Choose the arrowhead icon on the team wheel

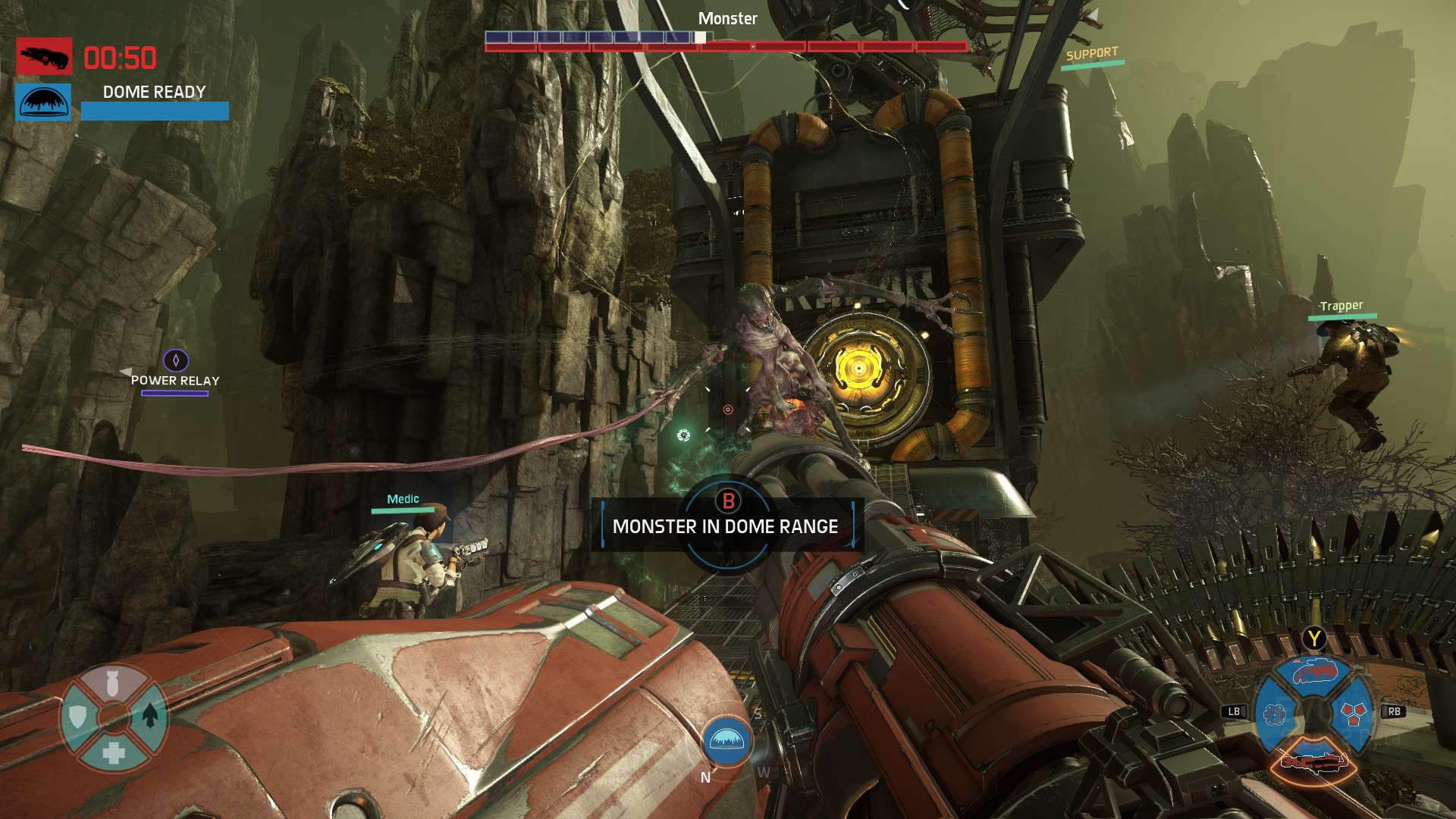click(150, 714)
